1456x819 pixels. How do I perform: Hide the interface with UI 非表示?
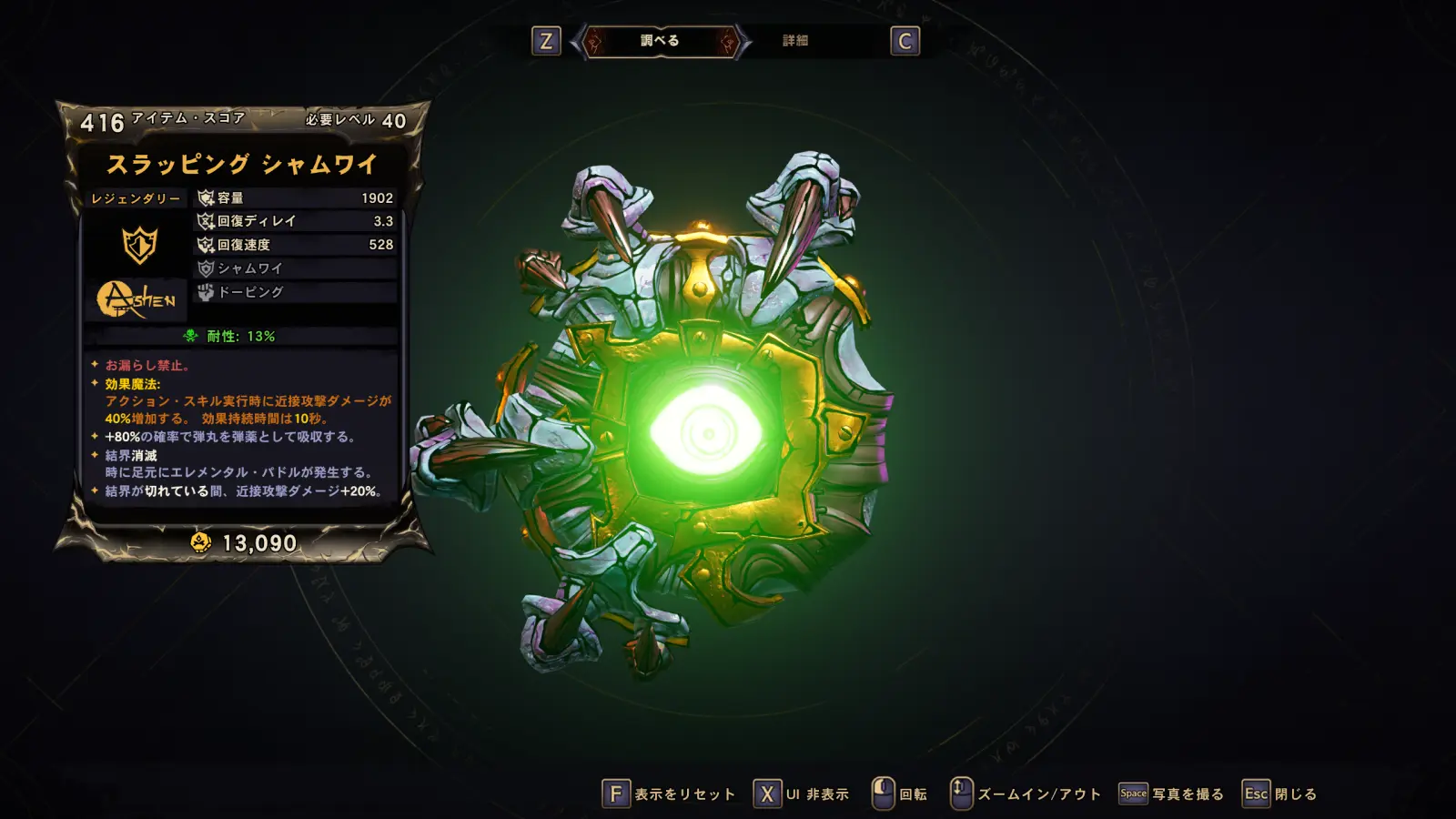pos(802,794)
